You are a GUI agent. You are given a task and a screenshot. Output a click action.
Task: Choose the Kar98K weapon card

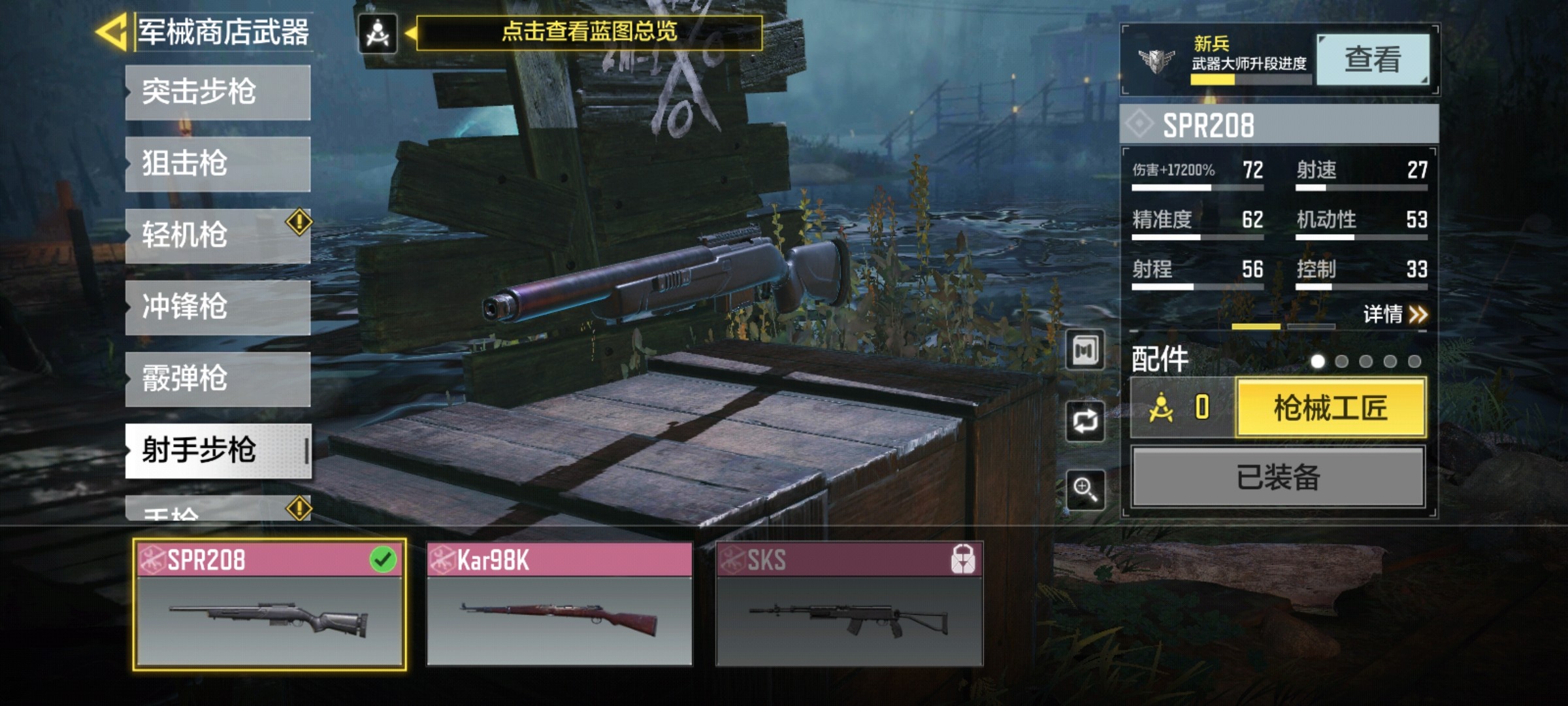(559, 605)
